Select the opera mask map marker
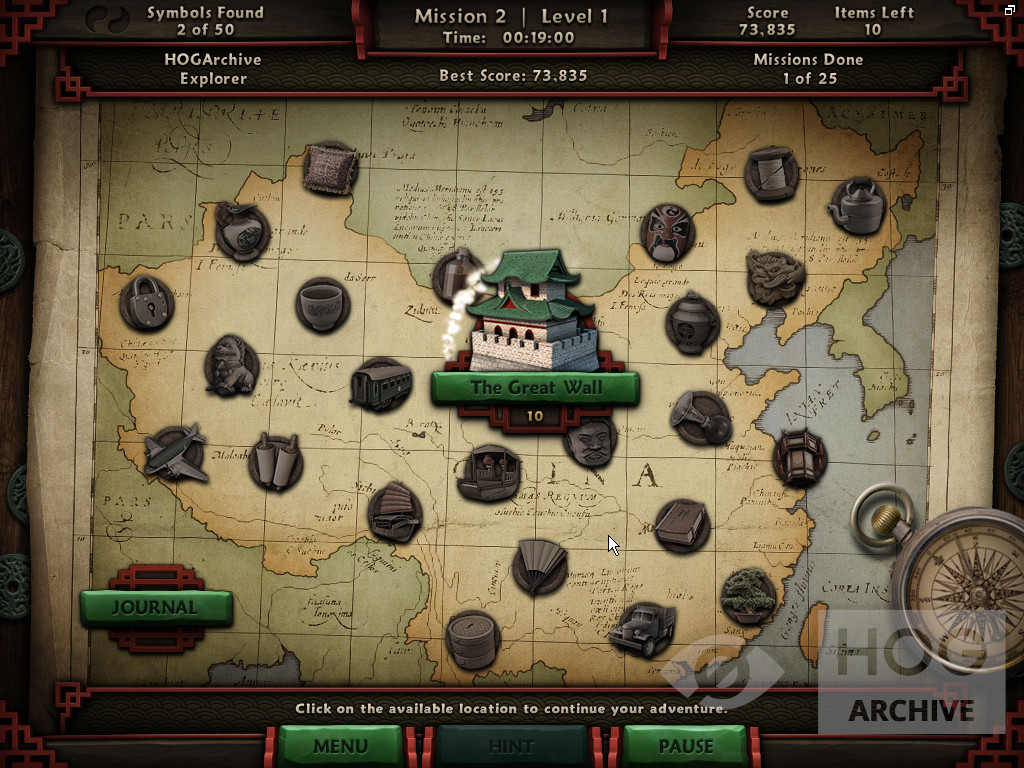 click(x=667, y=233)
